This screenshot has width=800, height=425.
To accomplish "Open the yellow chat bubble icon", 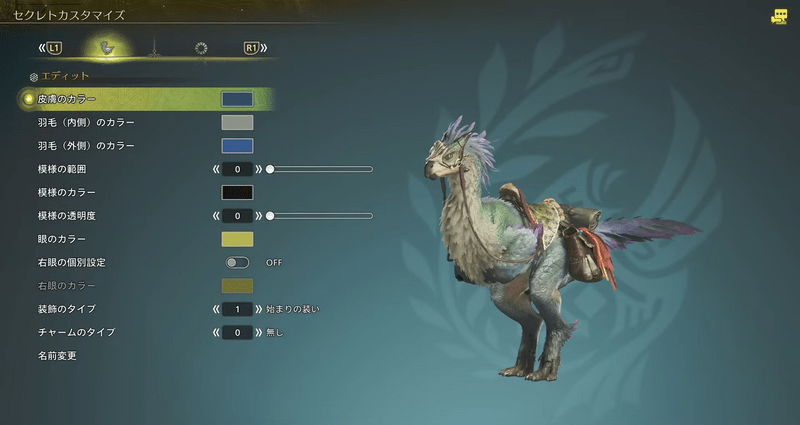I will (779, 17).
